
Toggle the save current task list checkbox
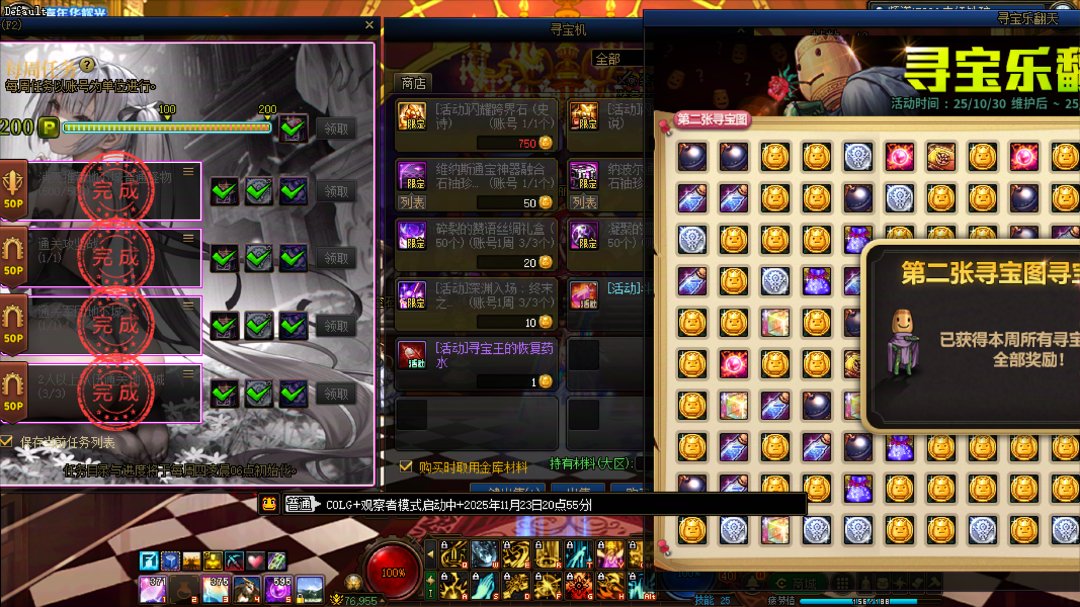coord(7,441)
